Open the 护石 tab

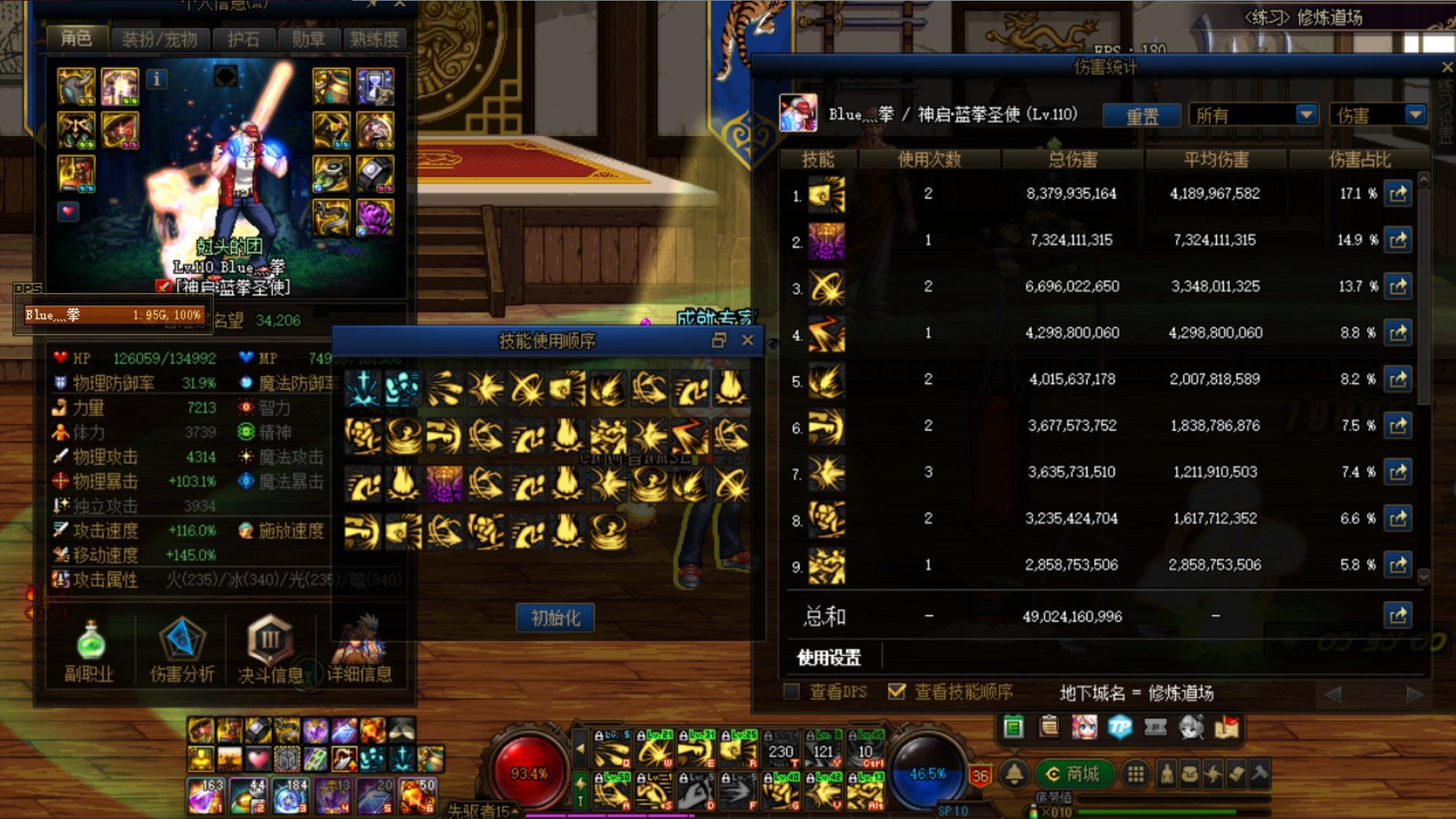click(x=243, y=39)
